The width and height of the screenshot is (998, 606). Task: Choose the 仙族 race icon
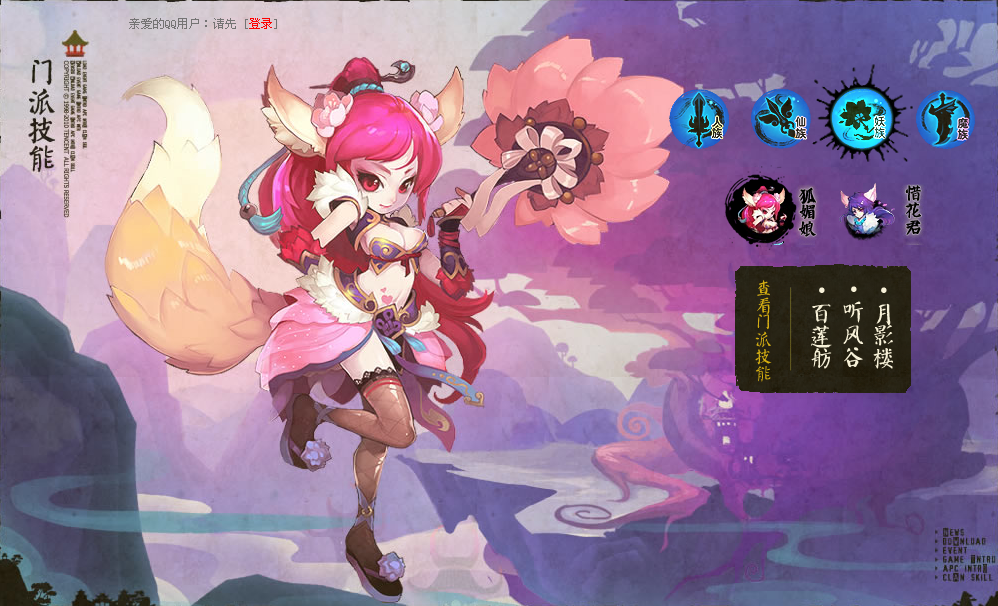point(780,118)
